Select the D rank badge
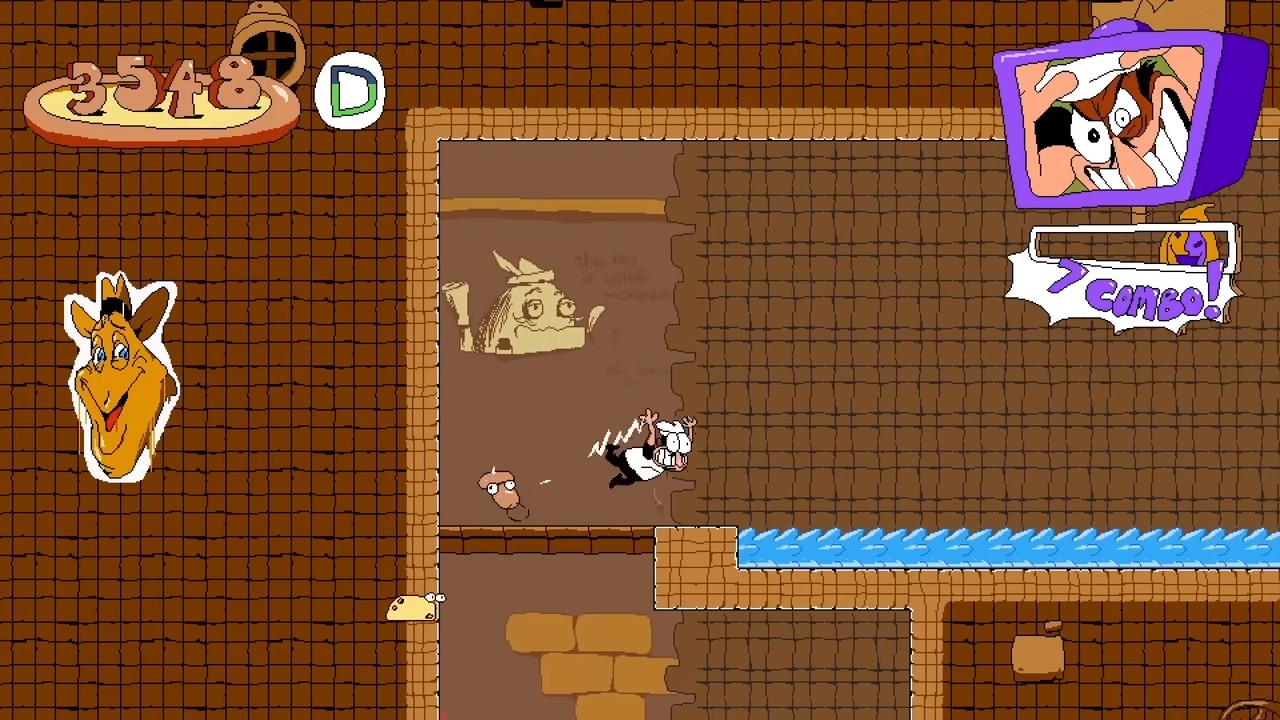Viewport: 1280px width, 720px height. coord(351,90)
